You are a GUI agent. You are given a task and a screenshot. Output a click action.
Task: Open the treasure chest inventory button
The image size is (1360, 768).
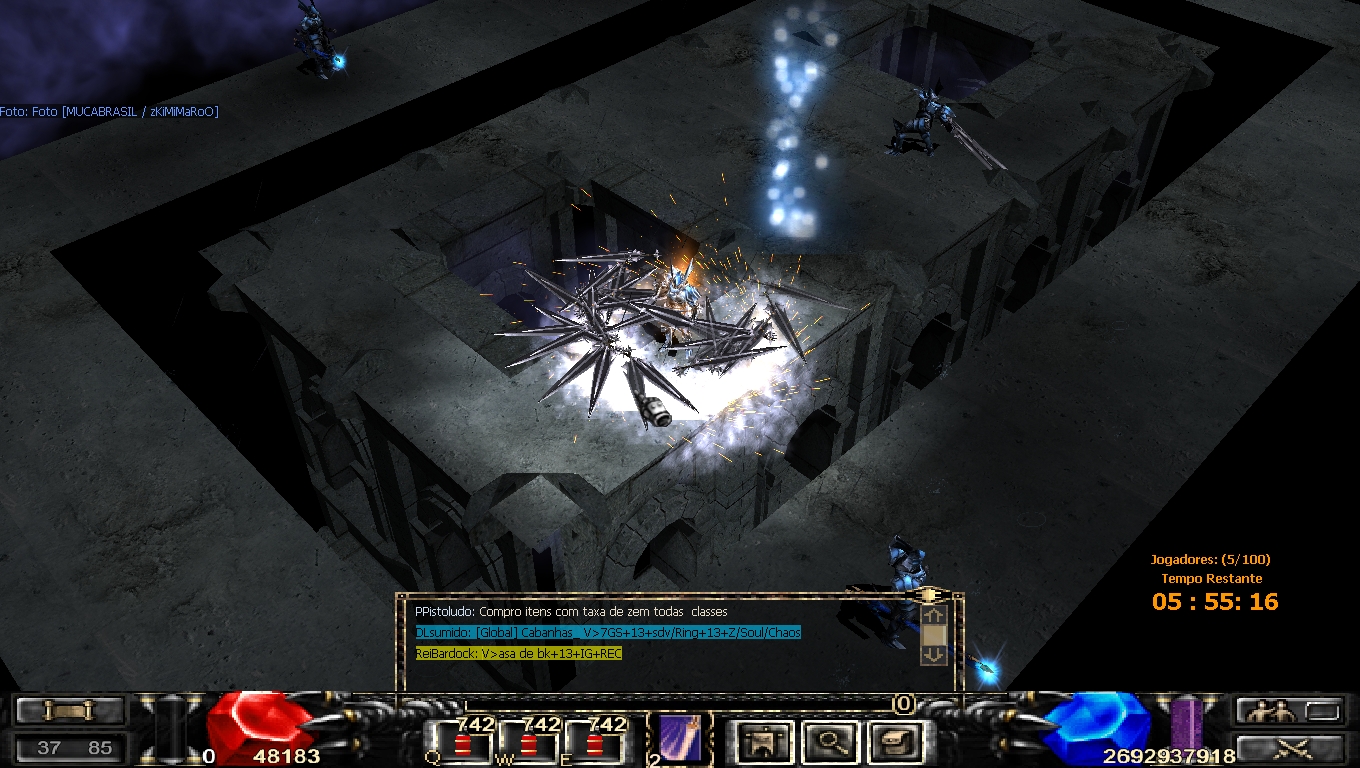click(895, 741)
